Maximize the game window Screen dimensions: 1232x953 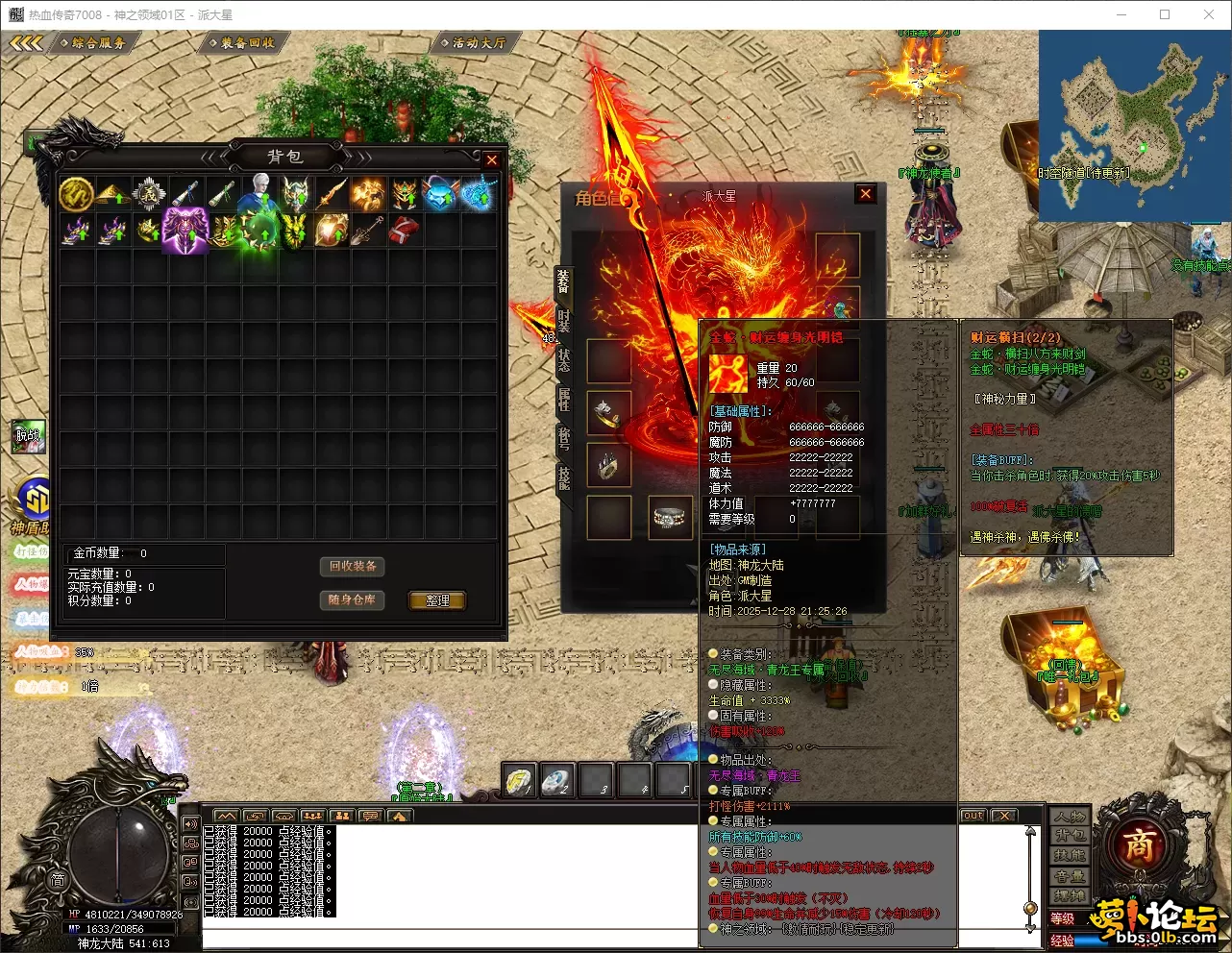1165,14
